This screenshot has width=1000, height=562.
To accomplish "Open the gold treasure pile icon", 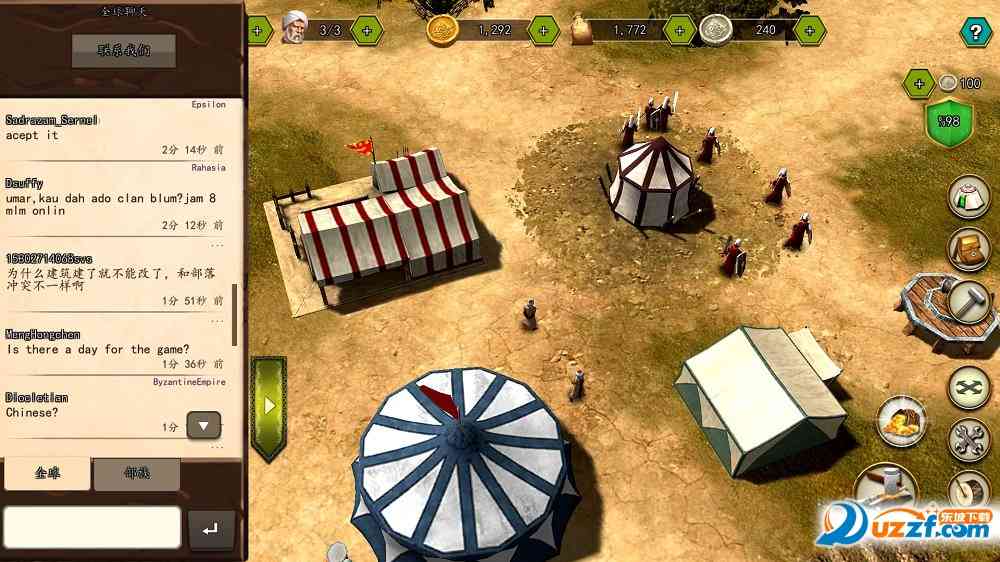I will pyautogui.click(x=901, y=420).
